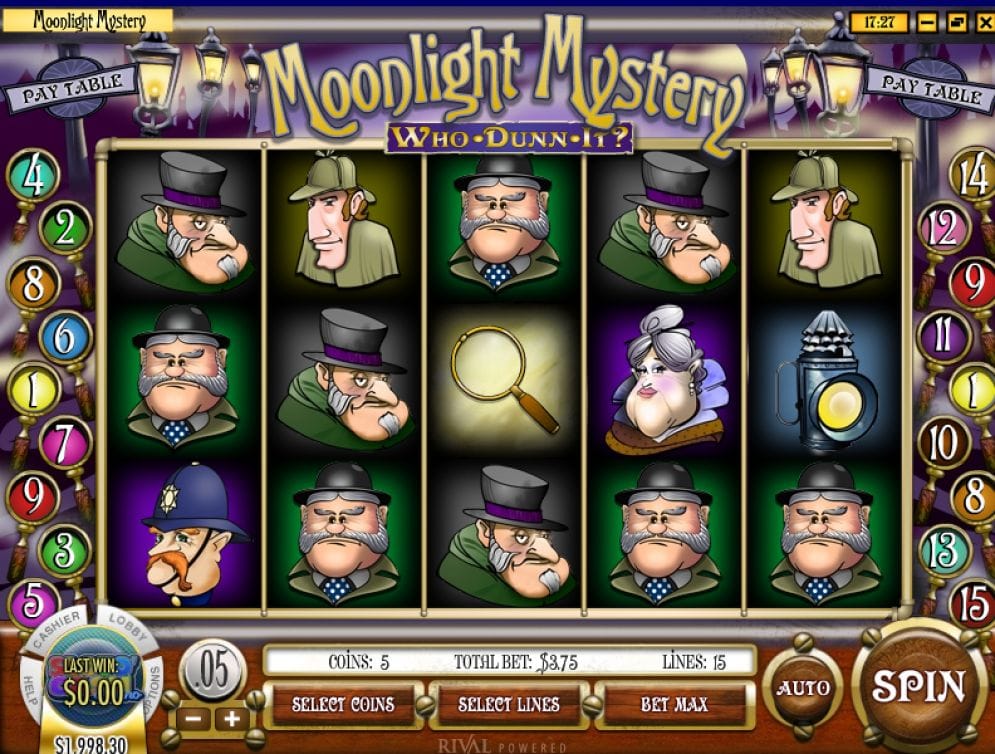Decrease coin value with minus button
Screen dimensions: 995x754
tap(194, 718)
